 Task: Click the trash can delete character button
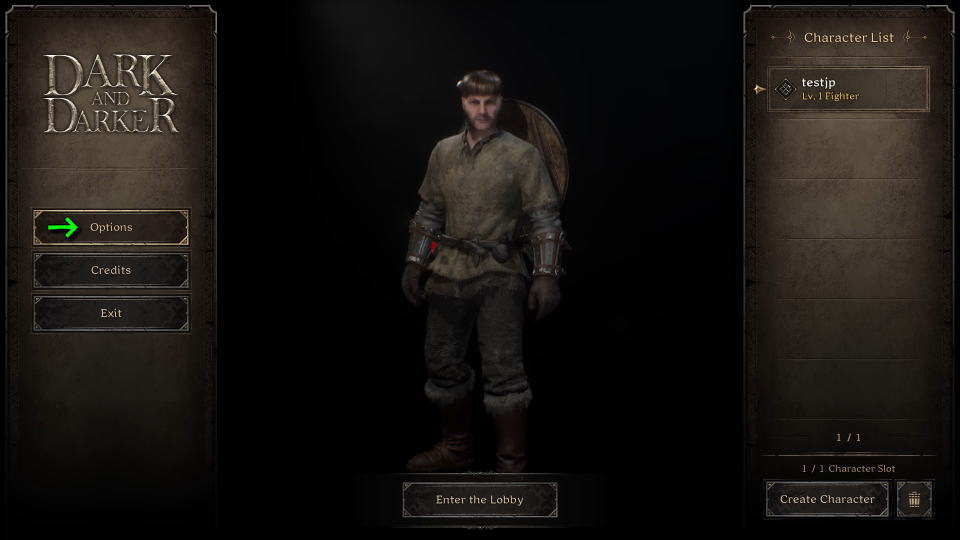pyautogui.click(x=914, y=499)
